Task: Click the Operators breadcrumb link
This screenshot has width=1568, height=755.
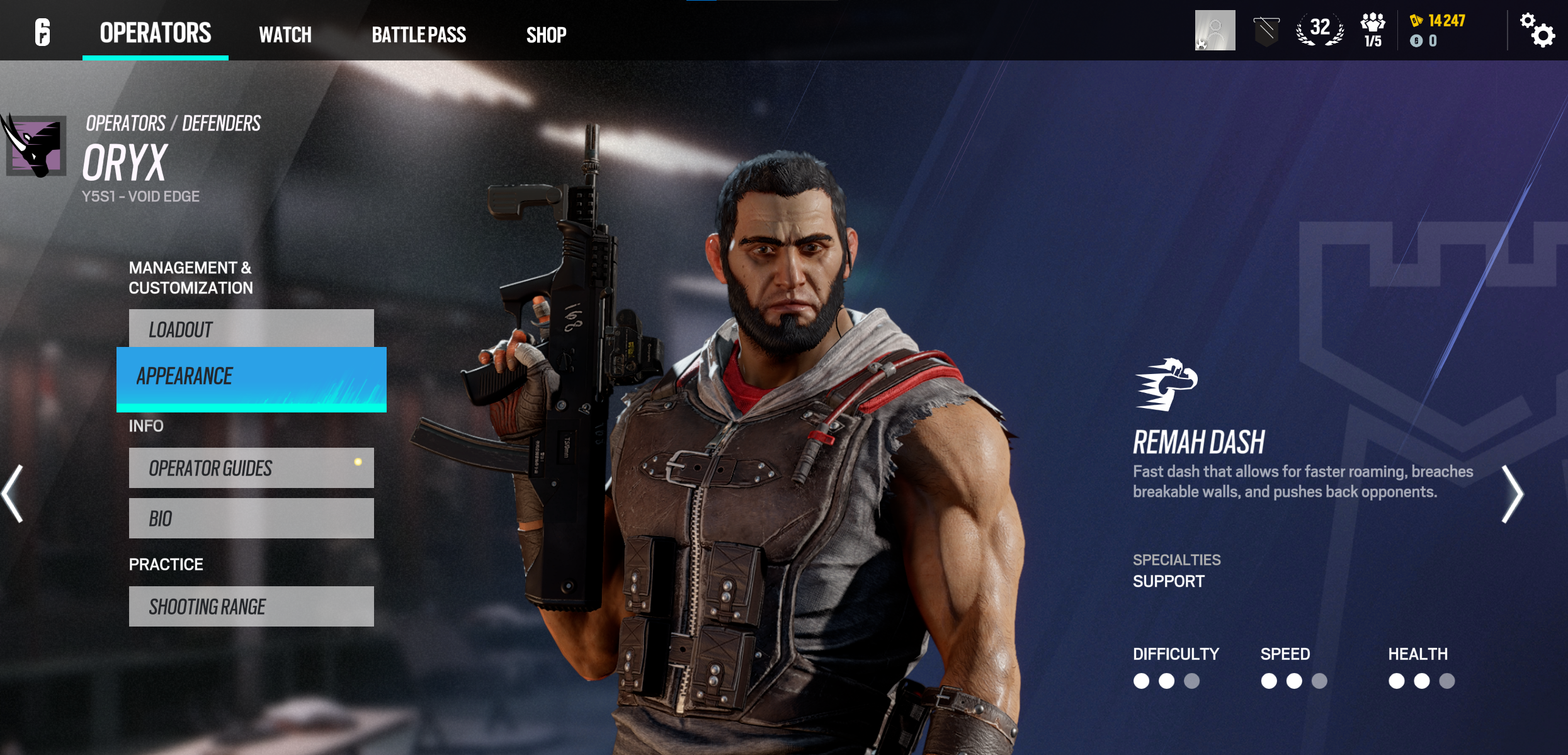Action: [126, 123]
